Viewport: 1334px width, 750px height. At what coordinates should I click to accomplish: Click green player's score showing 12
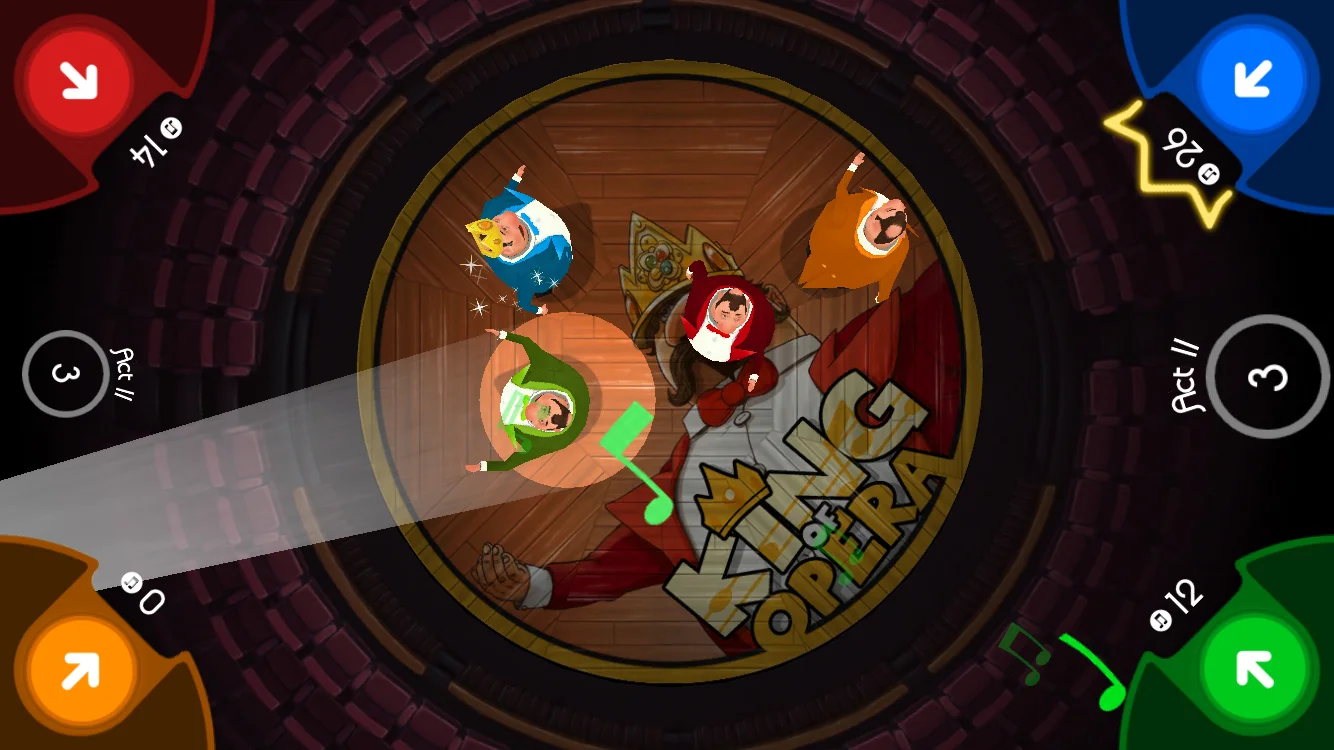point(1184,595)
